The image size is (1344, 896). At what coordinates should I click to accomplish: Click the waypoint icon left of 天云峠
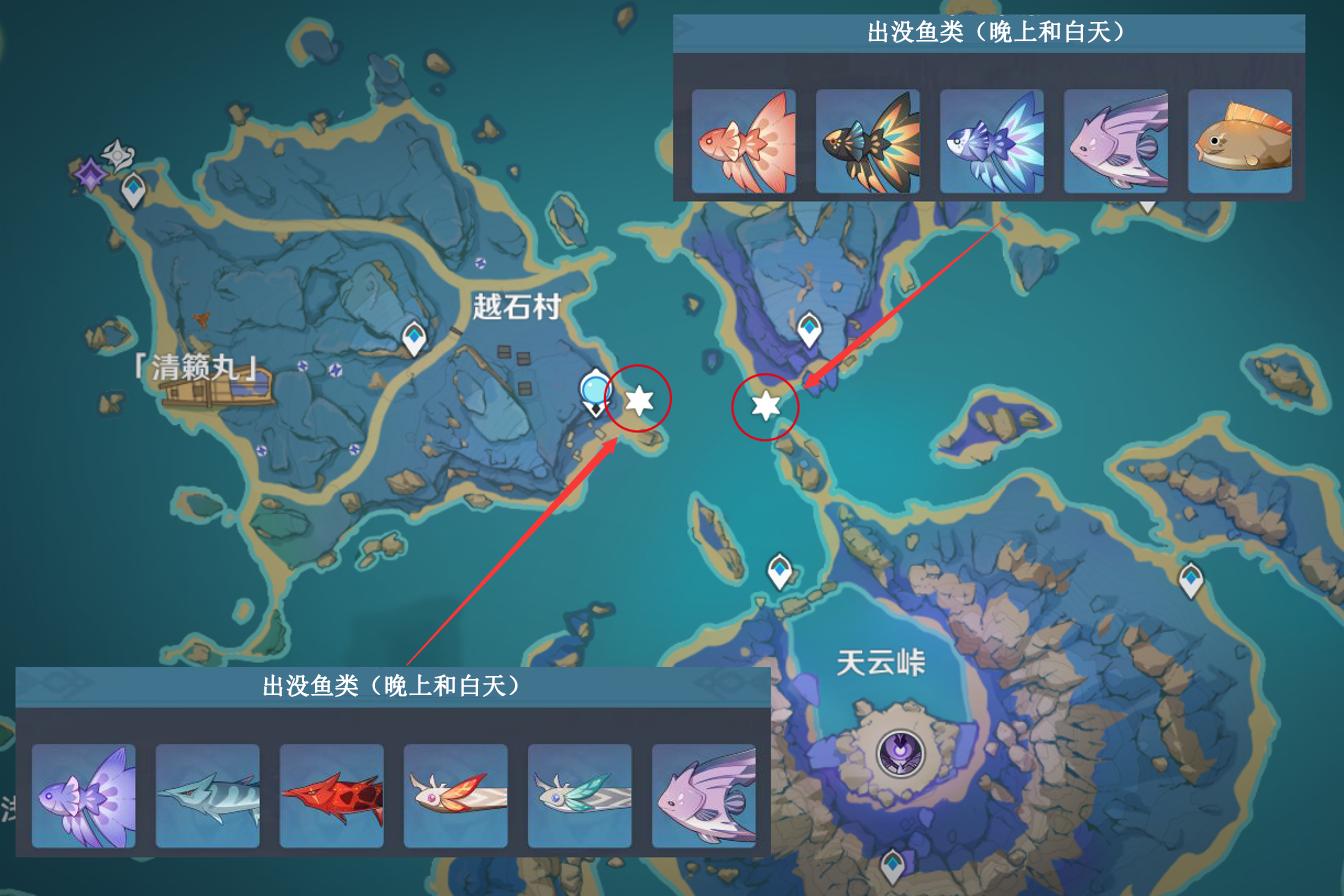pos(779,567)
